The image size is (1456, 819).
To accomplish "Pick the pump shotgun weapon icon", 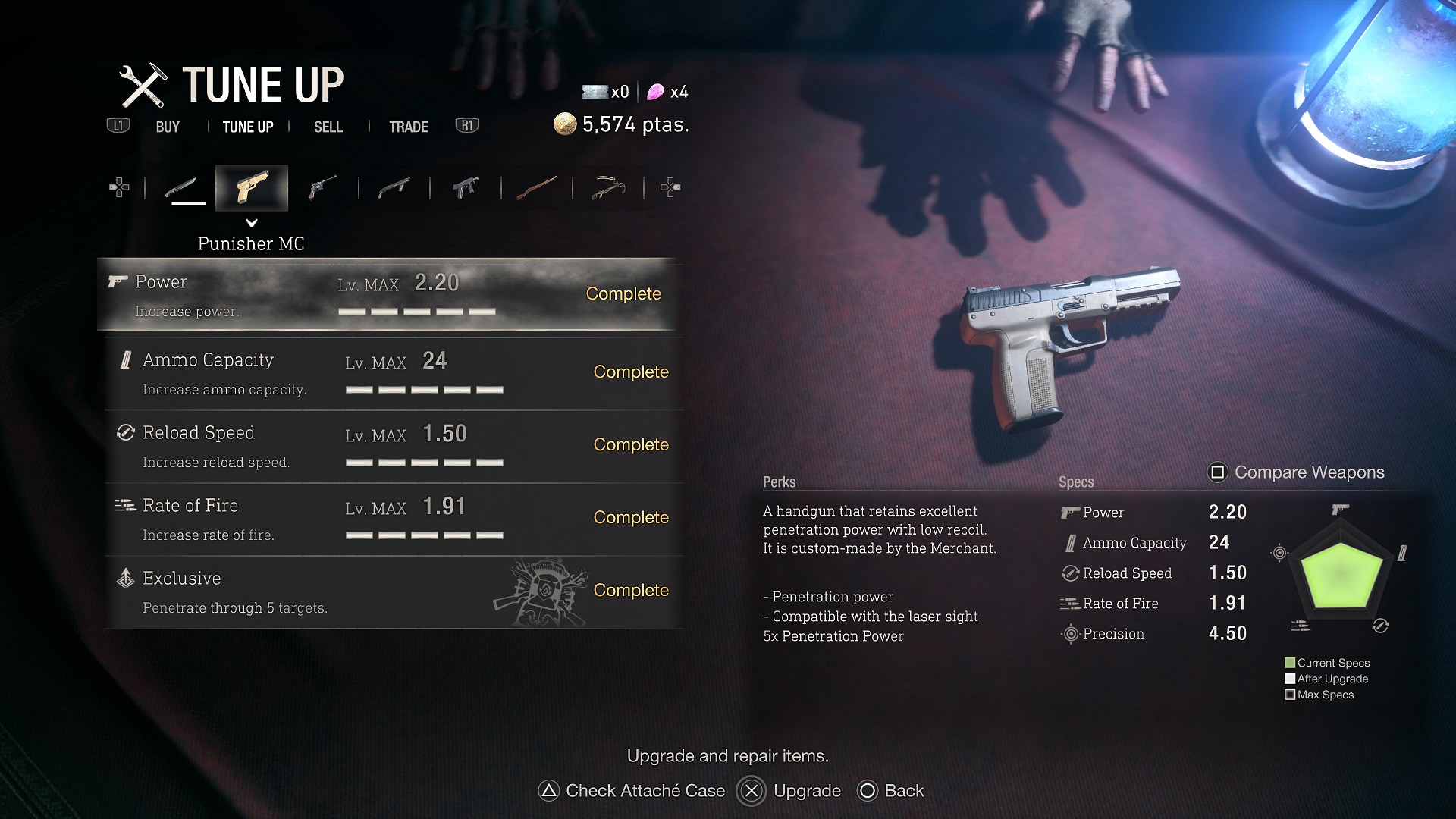I will [394, 187].
